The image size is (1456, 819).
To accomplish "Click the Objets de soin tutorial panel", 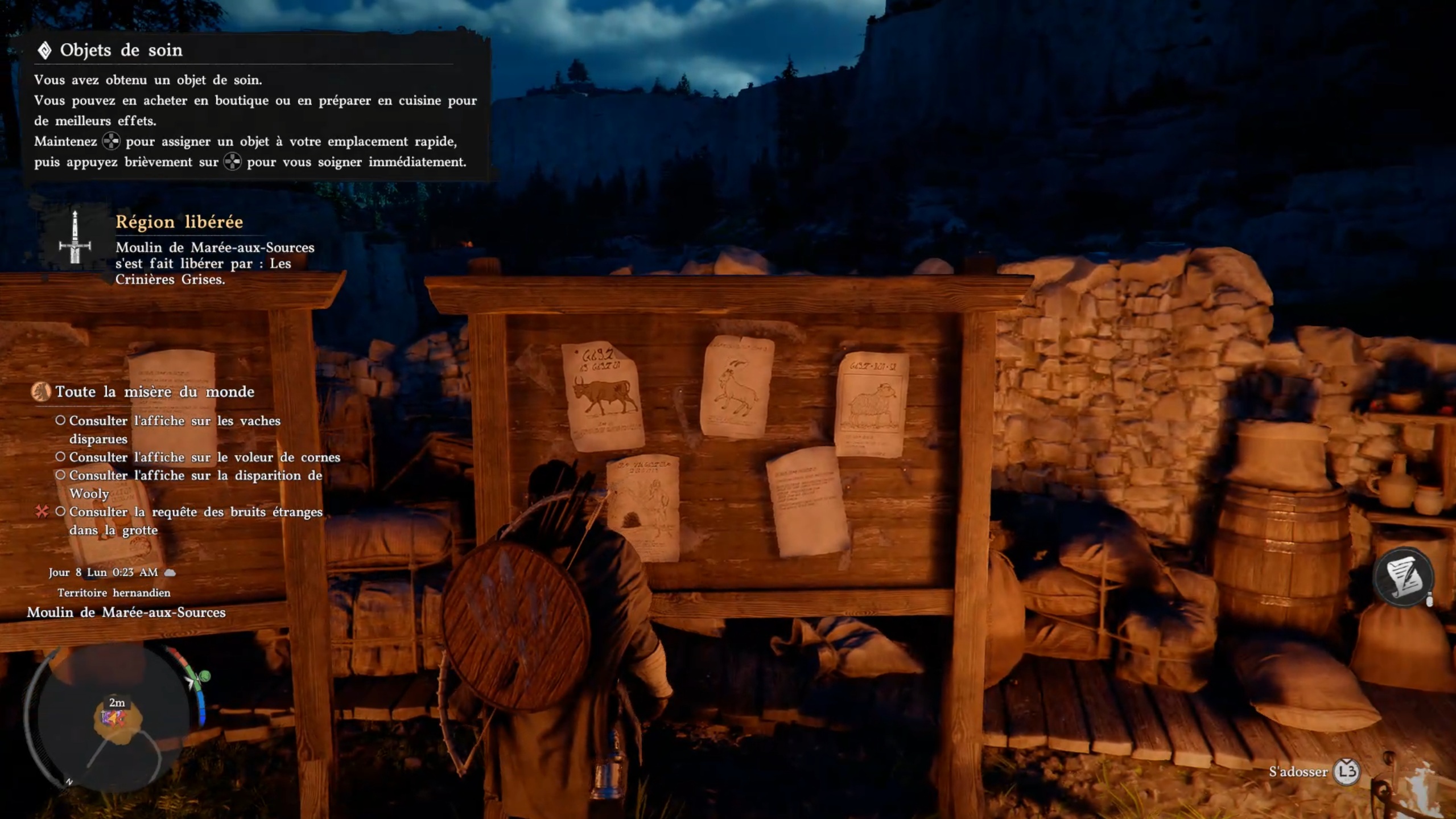I will click(255, 107).
